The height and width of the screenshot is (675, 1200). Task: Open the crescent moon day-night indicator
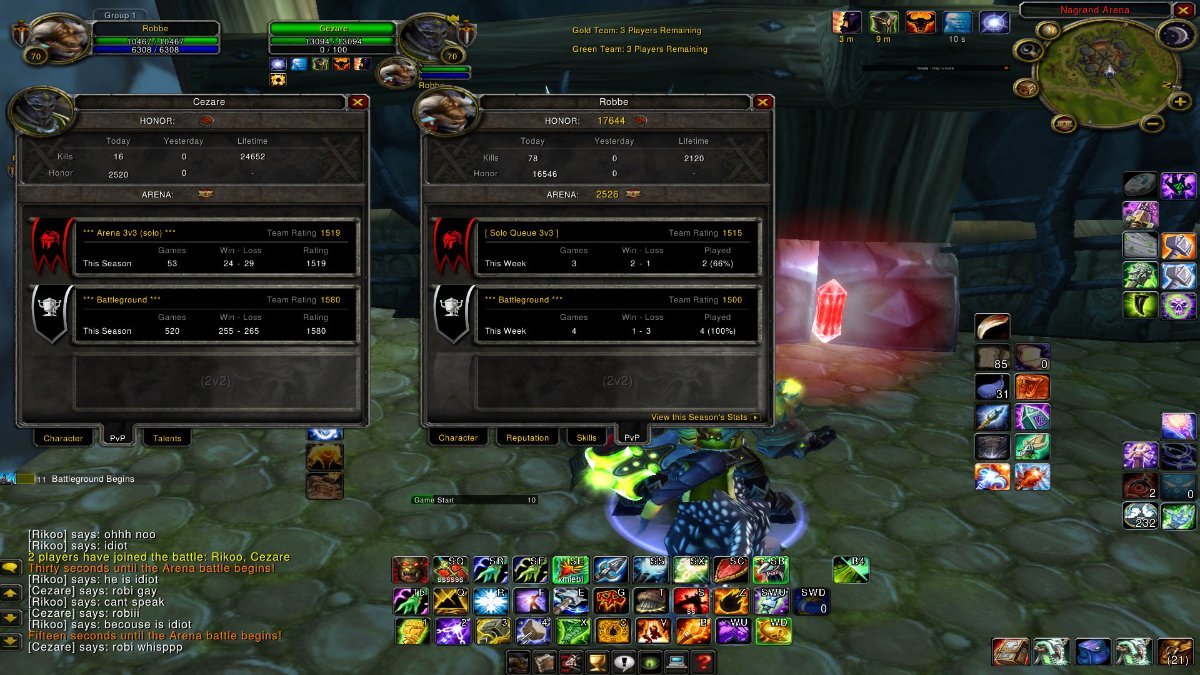tap(1174, 34)
